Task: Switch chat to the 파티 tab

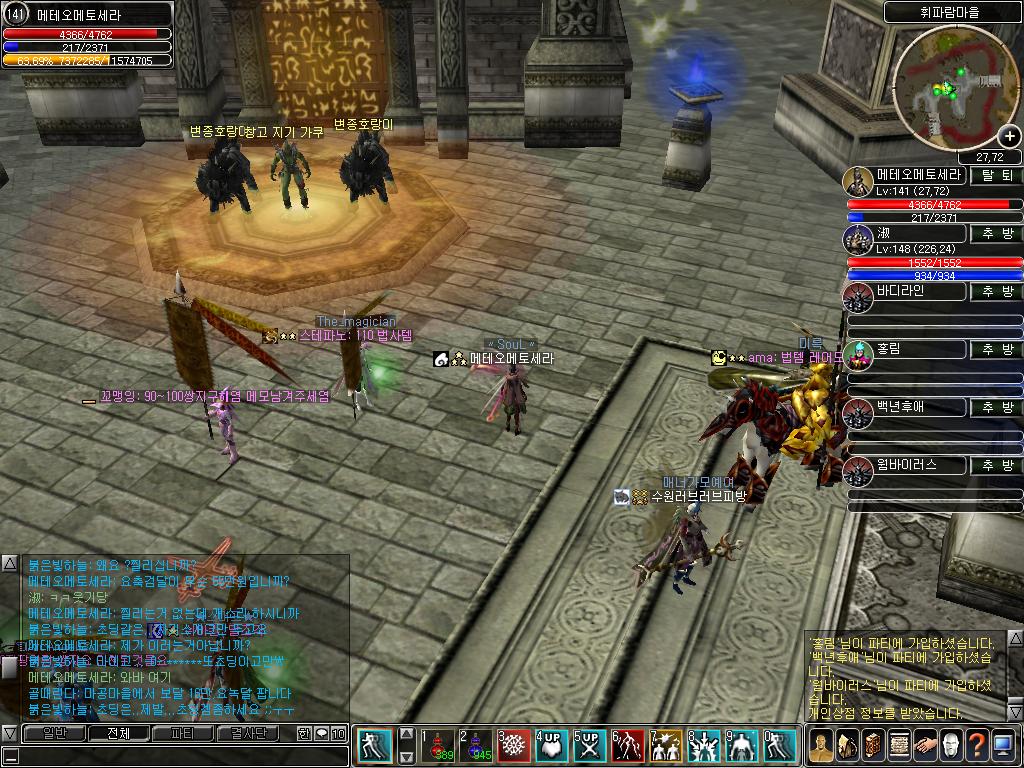Action: point(183,733)
